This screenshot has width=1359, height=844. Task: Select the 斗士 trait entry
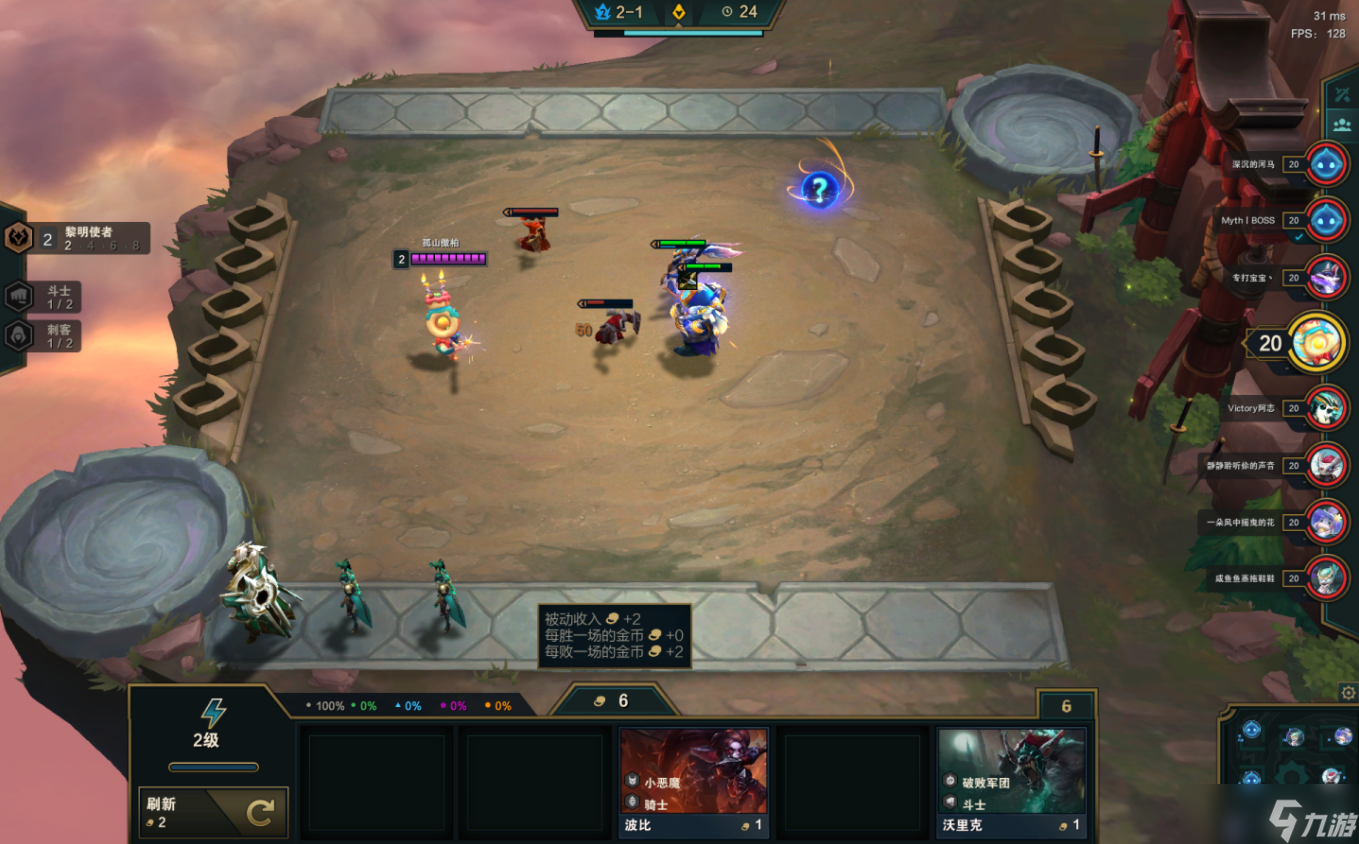[x=43, y=297]
